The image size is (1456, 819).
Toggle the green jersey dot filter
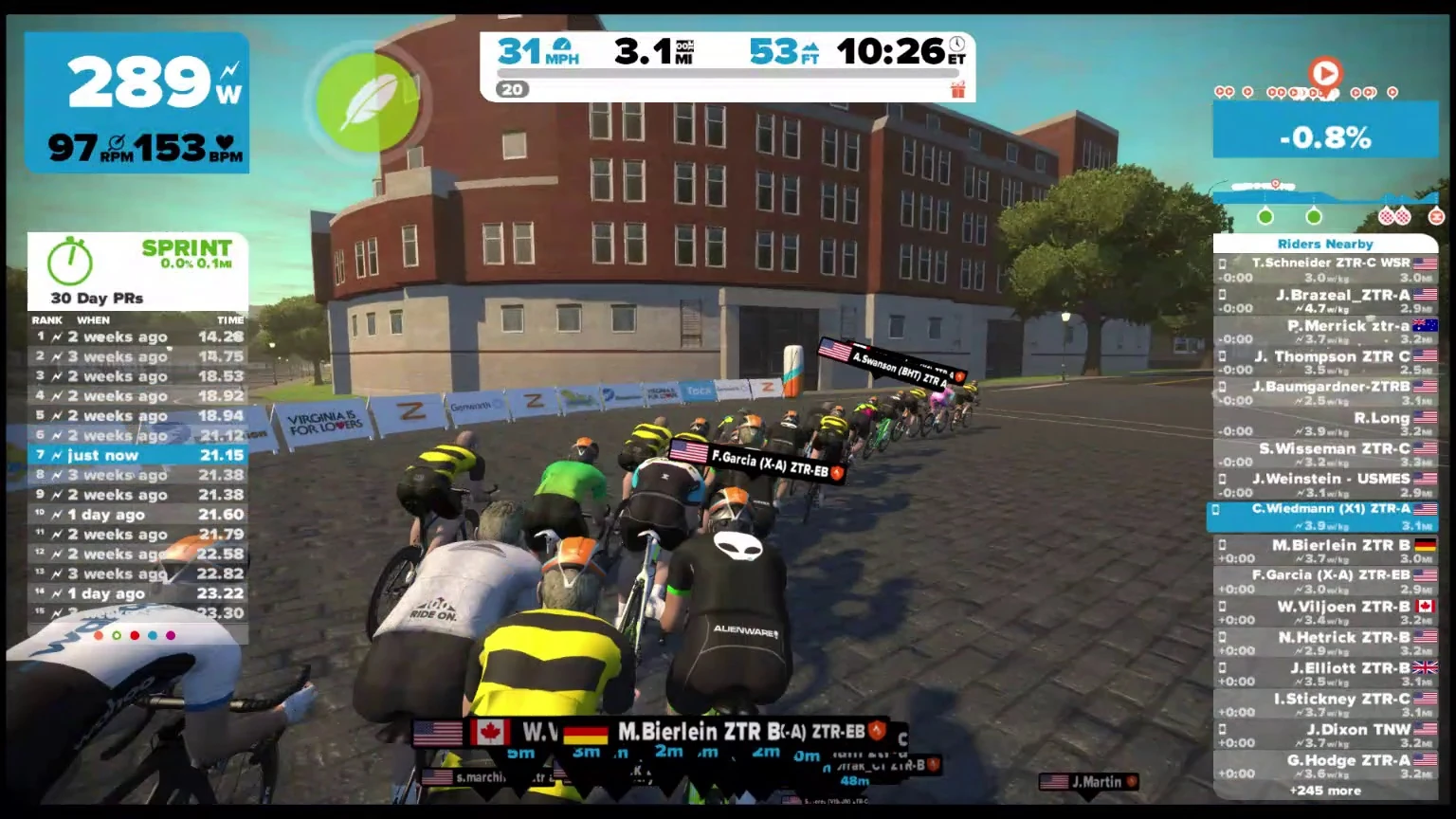[x=117, y=635]
